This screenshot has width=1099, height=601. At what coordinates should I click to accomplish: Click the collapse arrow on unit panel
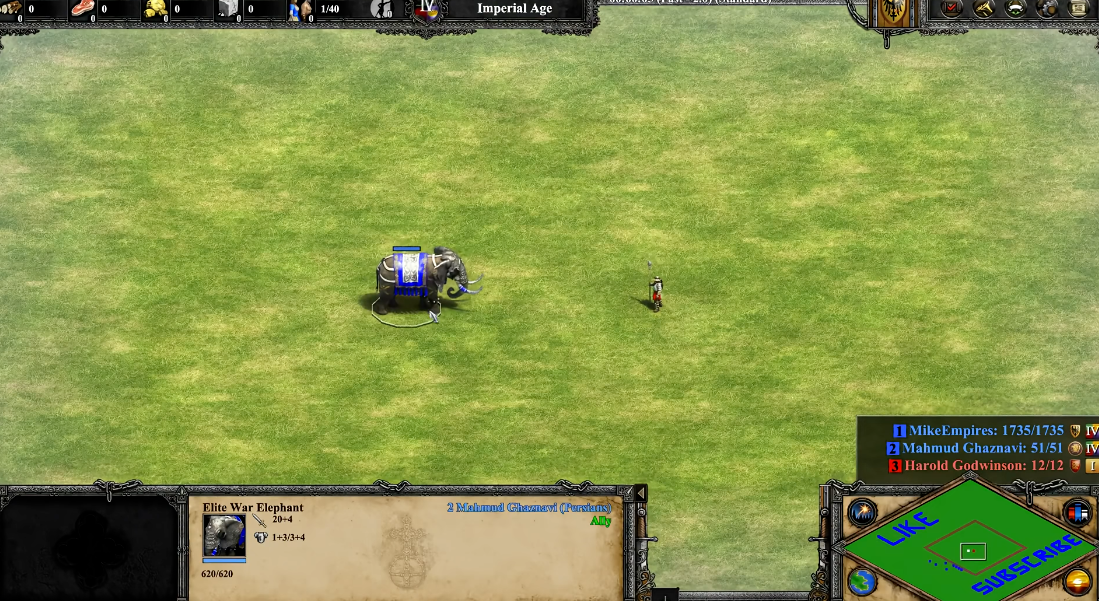pos(640,494)
